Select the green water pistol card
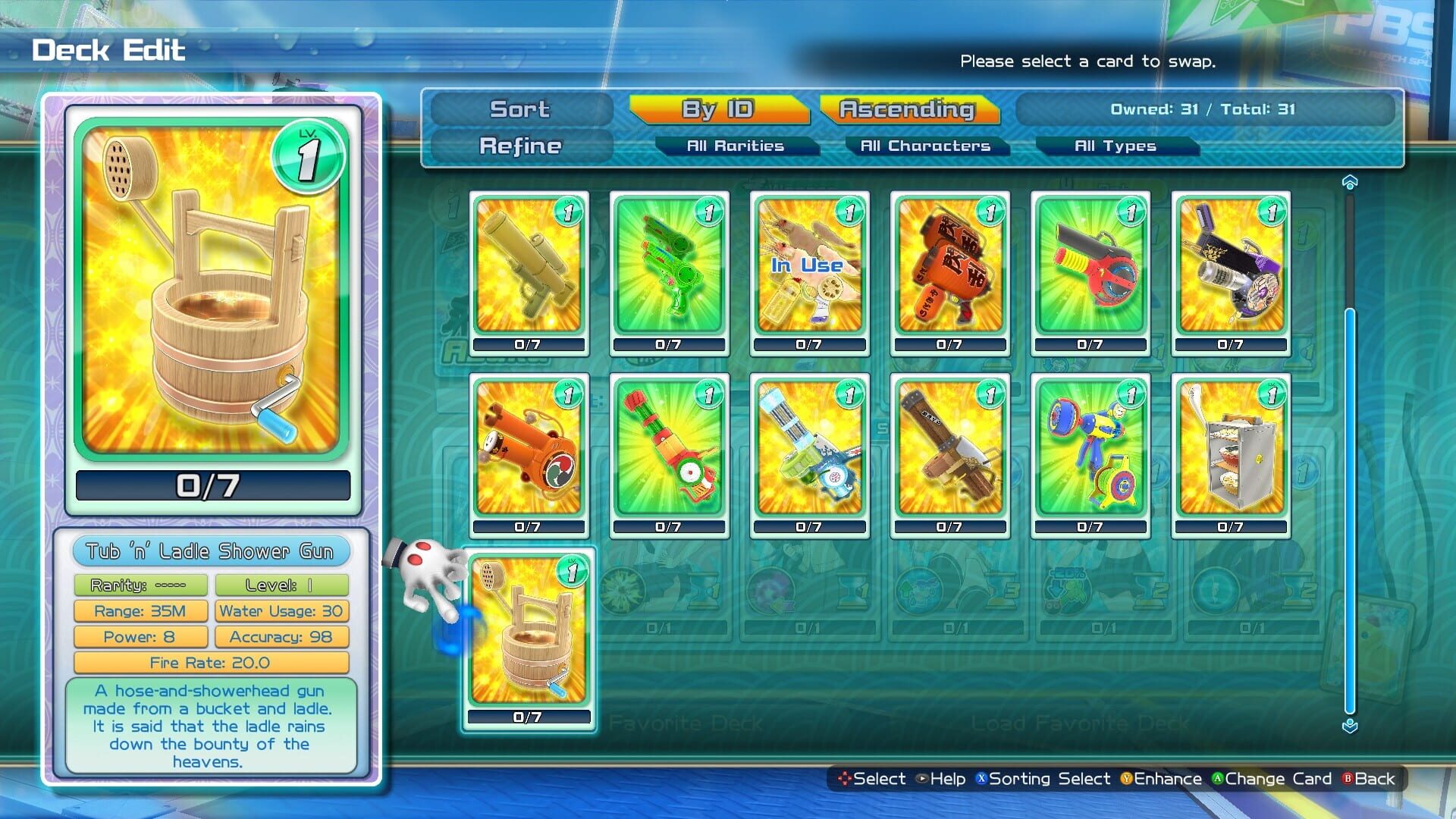 coord(669,269)
